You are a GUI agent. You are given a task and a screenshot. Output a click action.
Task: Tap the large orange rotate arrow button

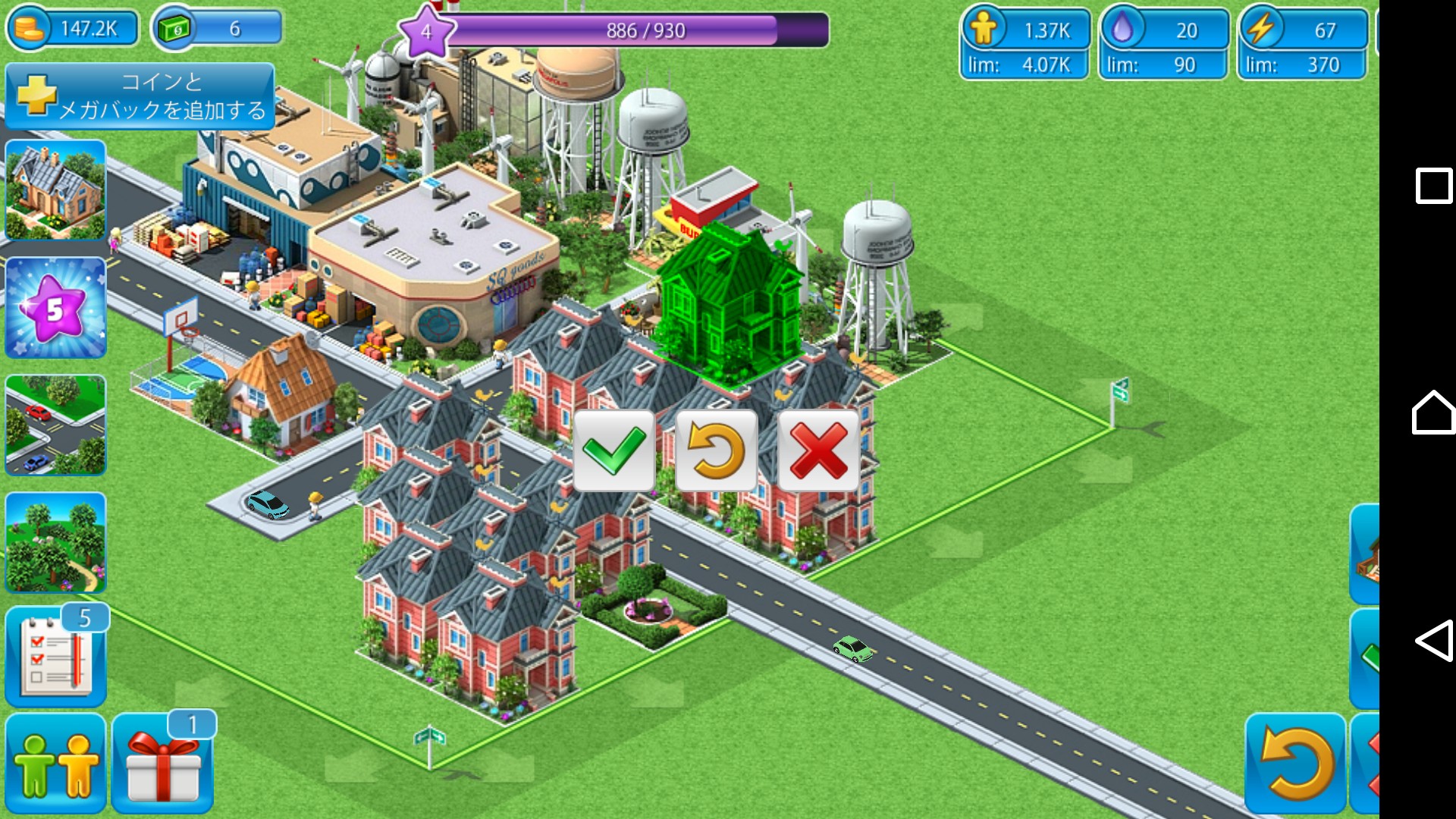pyautogui.click(x=1295, y=764)
